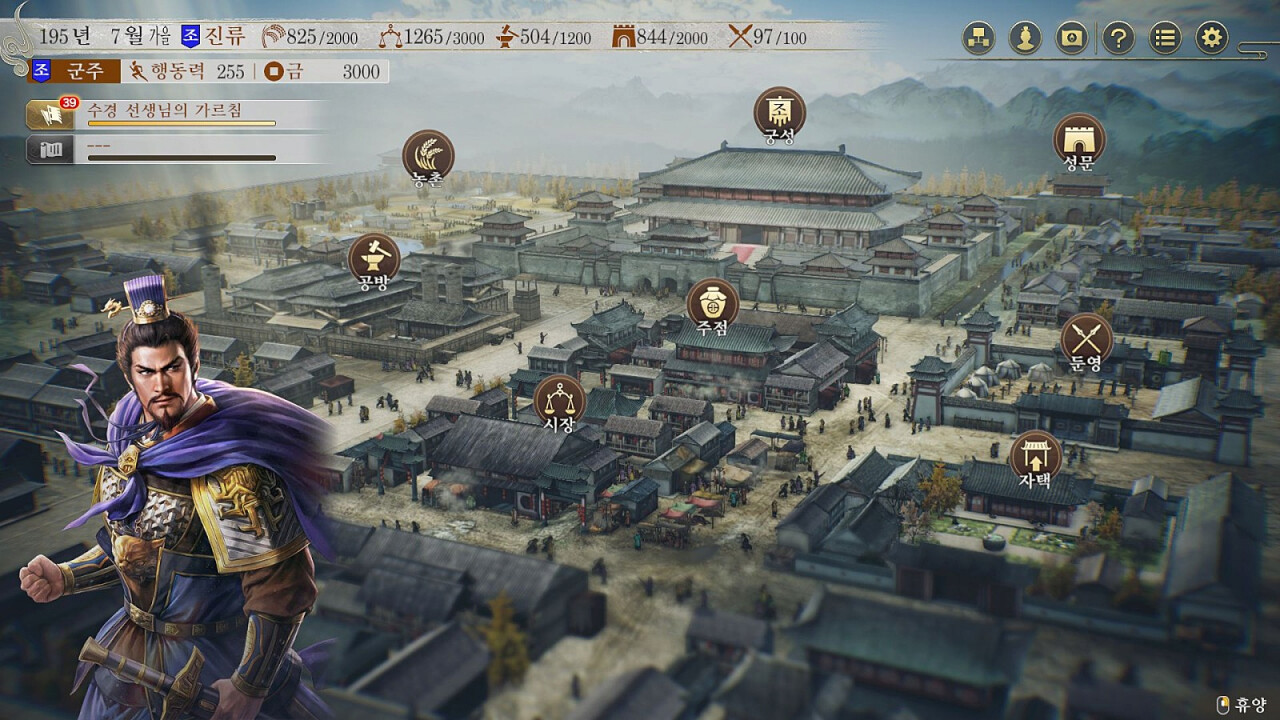Open the 시장 market
This screenshot has height=720, width=1280.
pos(559,400)
